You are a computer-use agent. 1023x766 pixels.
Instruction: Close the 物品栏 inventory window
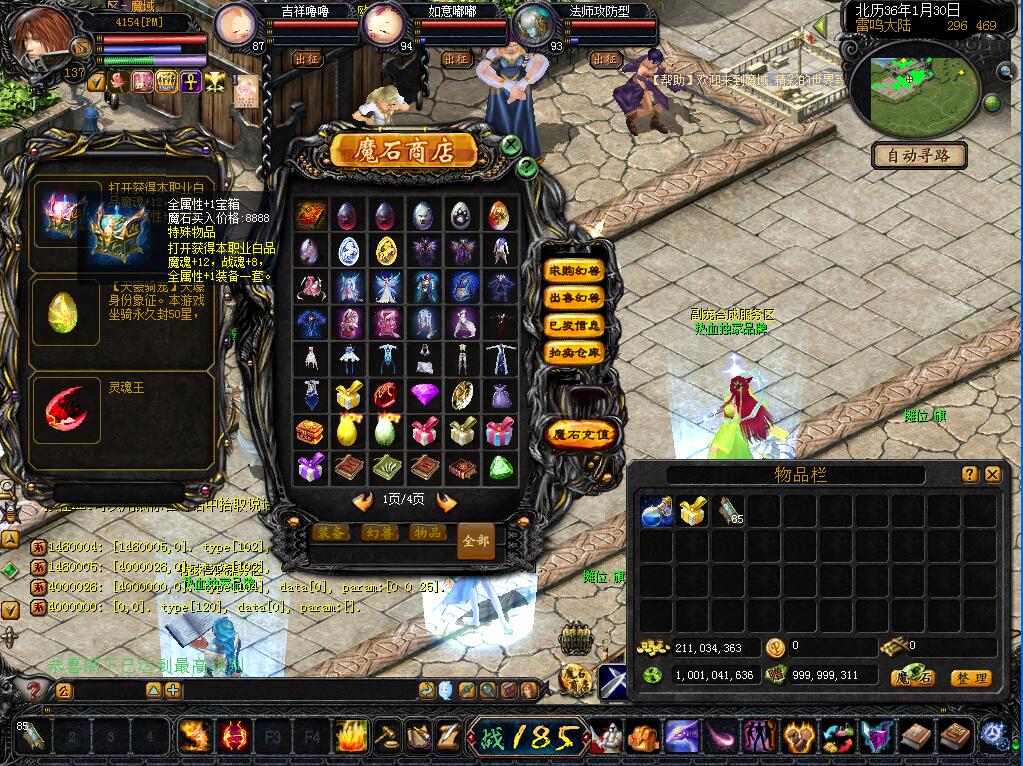pyautogui.click(x=992, y=474)
